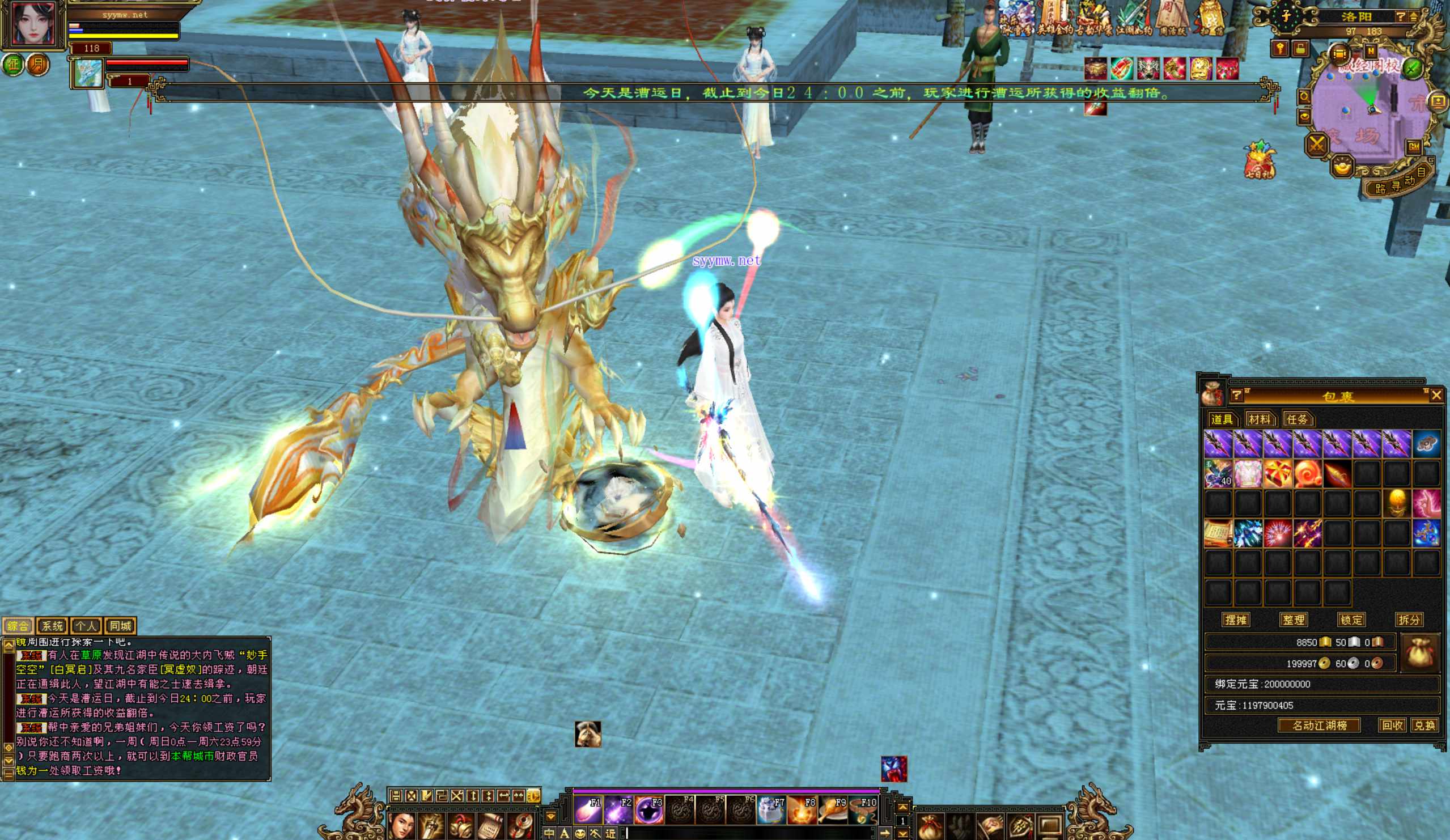This screenshot has height=840, width=1450.
Task: Select the golden egg inventory item
Action: coord(1396,503)
